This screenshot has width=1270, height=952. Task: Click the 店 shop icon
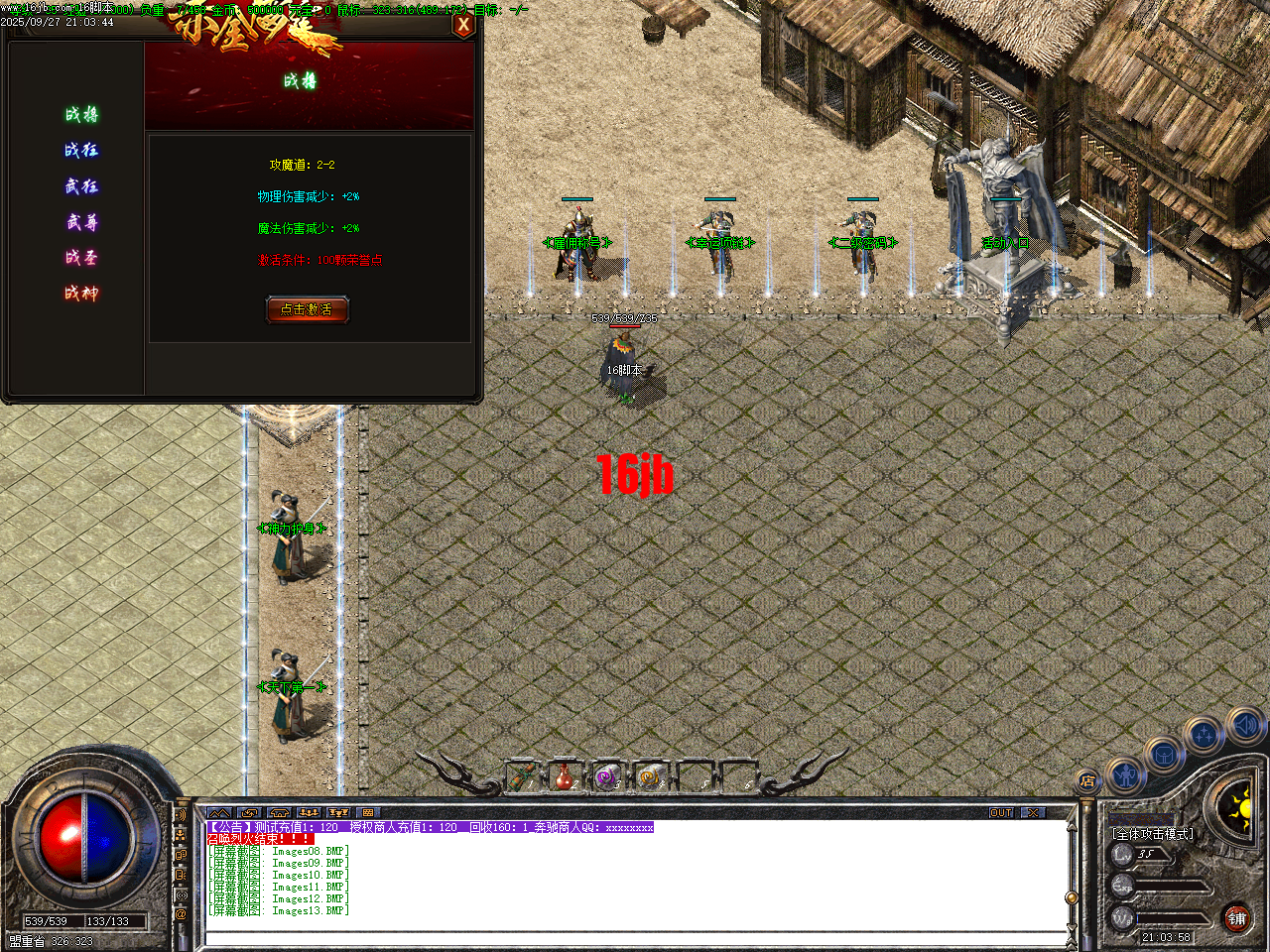coord(1086,779)
